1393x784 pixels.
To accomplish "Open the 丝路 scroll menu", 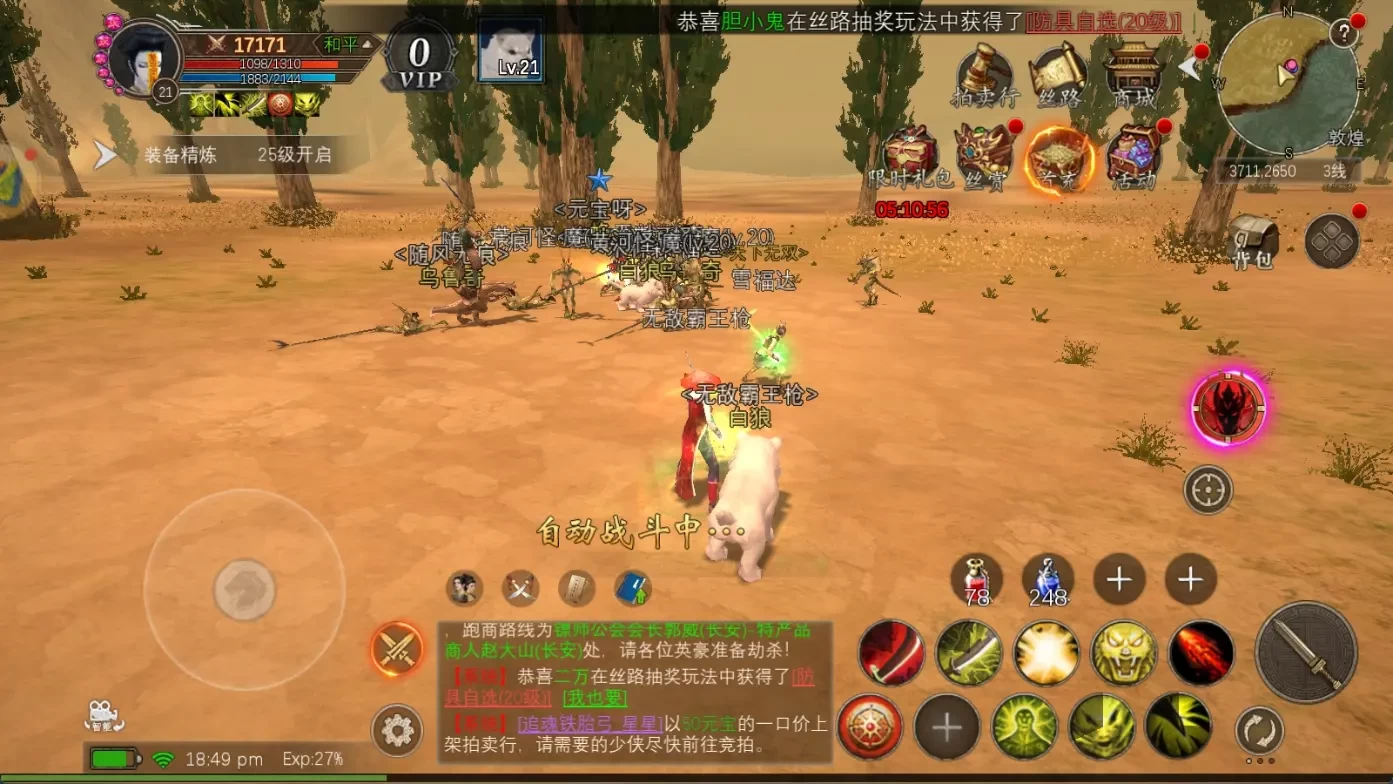I will pos(1059,76).
